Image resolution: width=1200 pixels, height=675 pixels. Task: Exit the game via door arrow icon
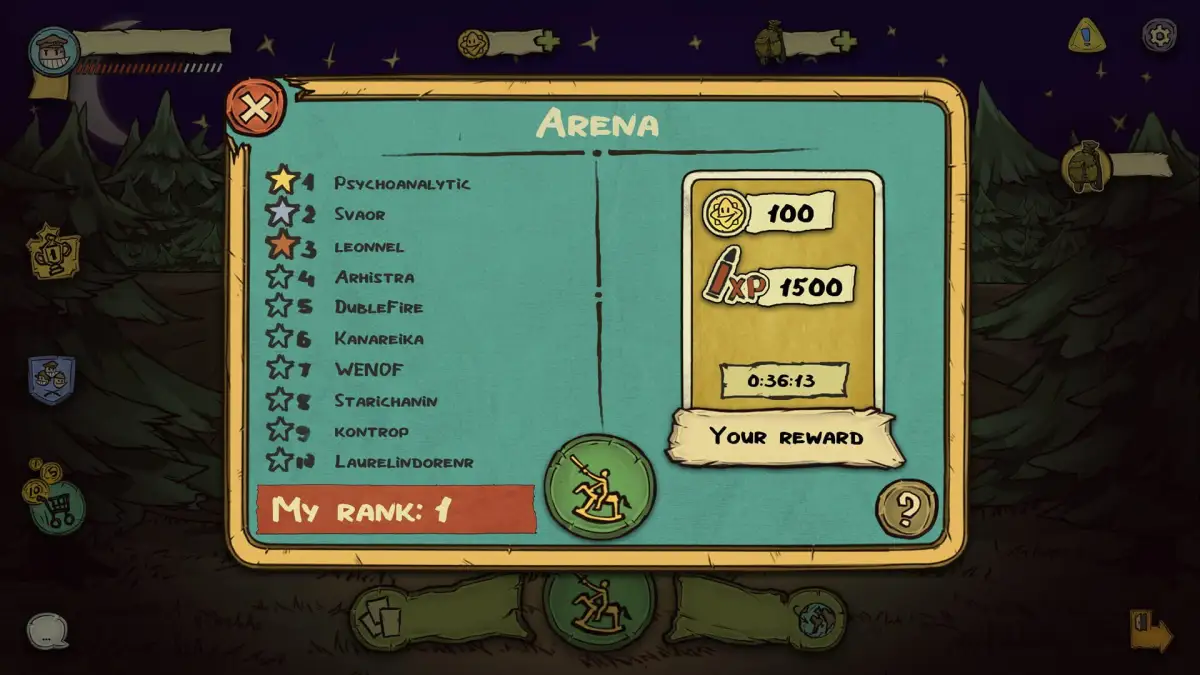[x=1151, y=630]
